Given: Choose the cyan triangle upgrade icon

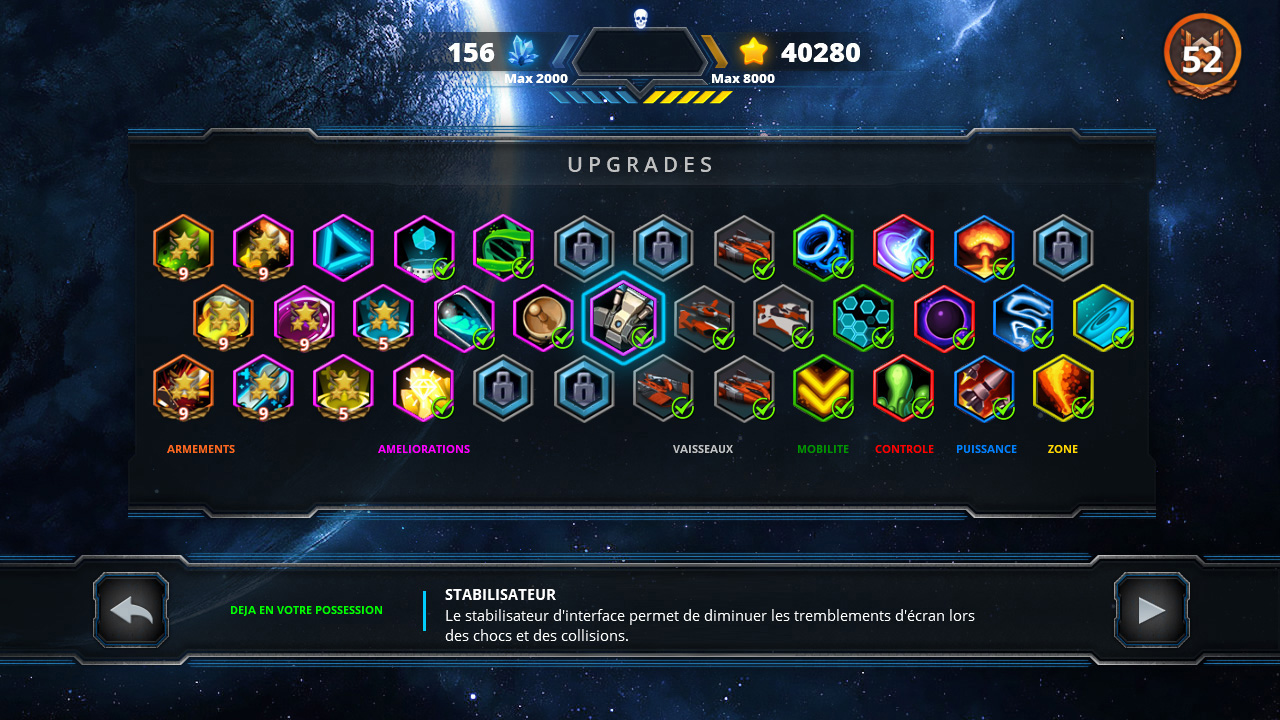Looking at the screenshot, I should coord(343,248).
